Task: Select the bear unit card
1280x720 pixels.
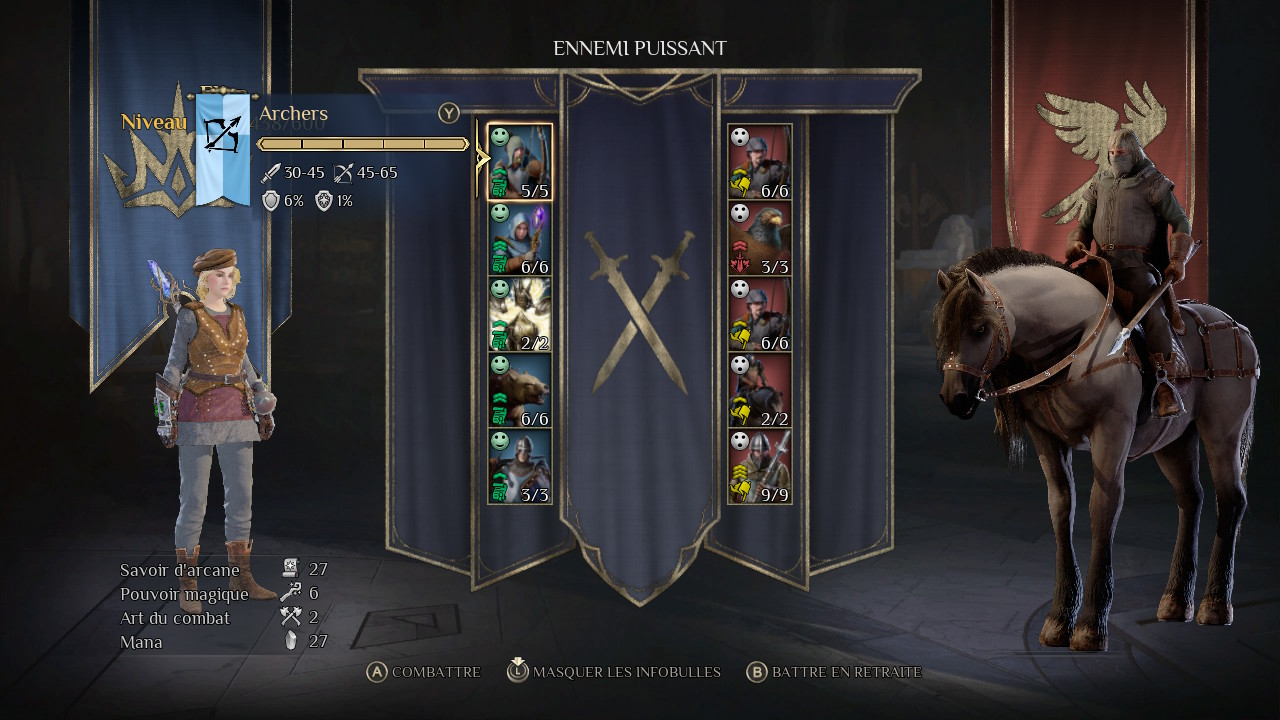Action: (520, 391)
